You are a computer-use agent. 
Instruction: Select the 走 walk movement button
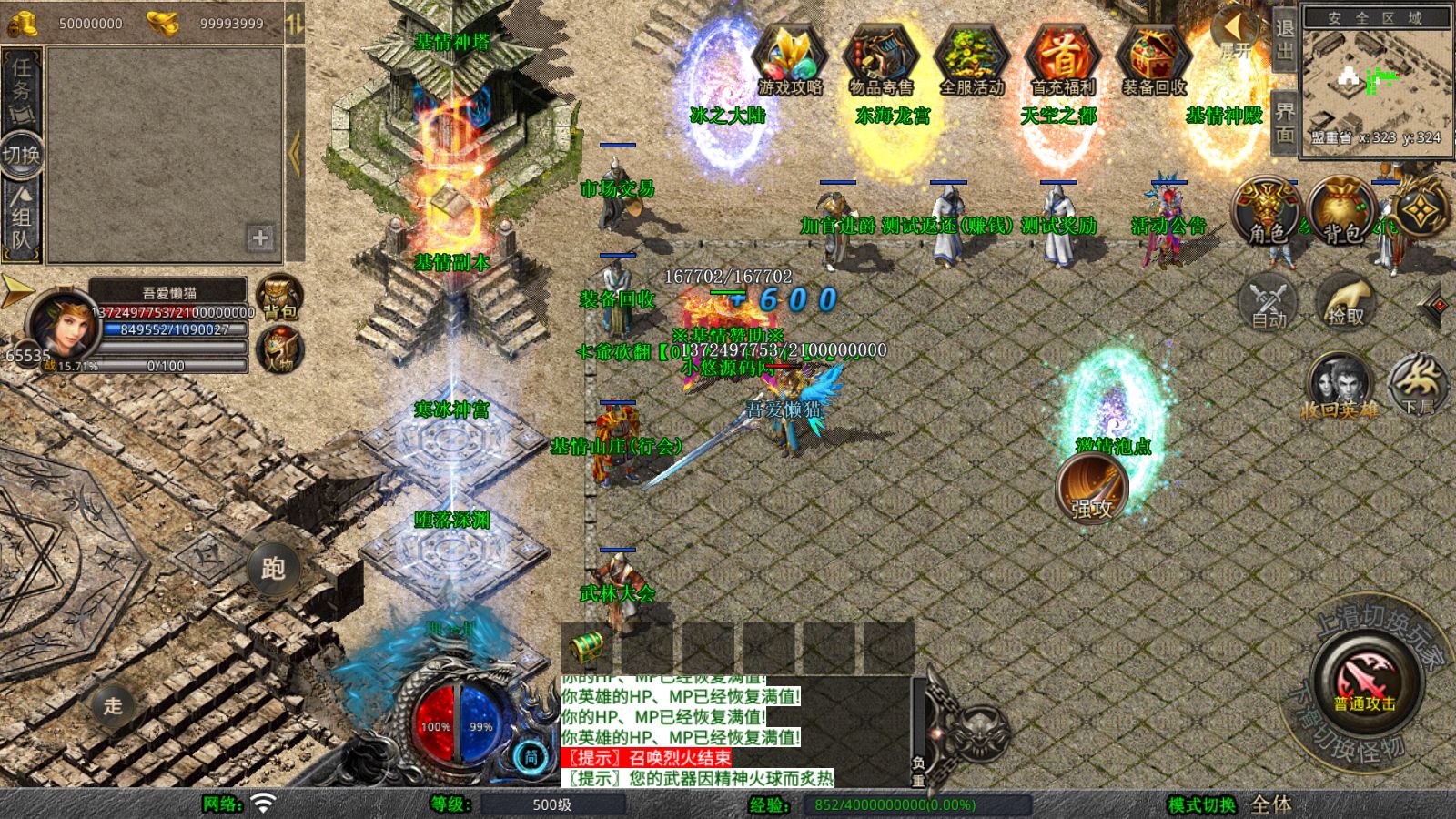[113, 705]
